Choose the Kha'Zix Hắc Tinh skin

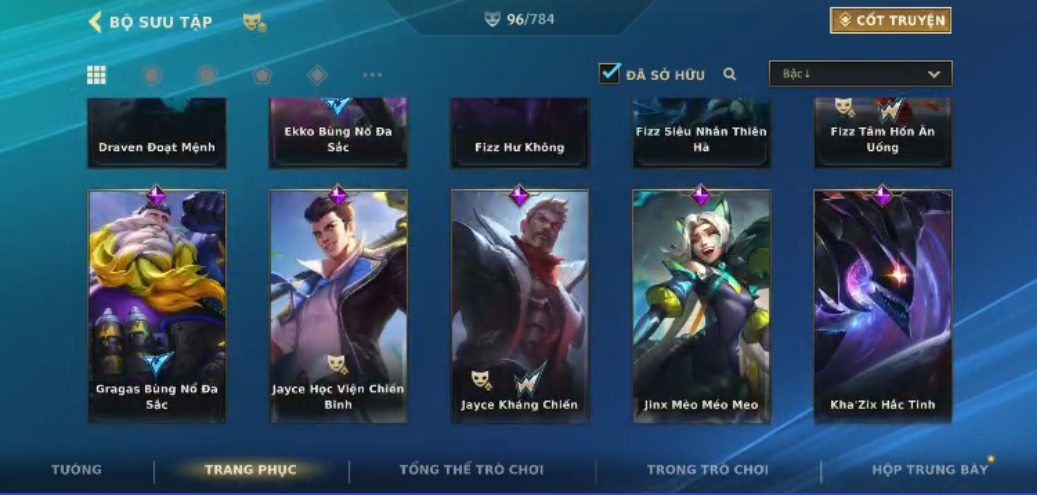coord(882,305)
